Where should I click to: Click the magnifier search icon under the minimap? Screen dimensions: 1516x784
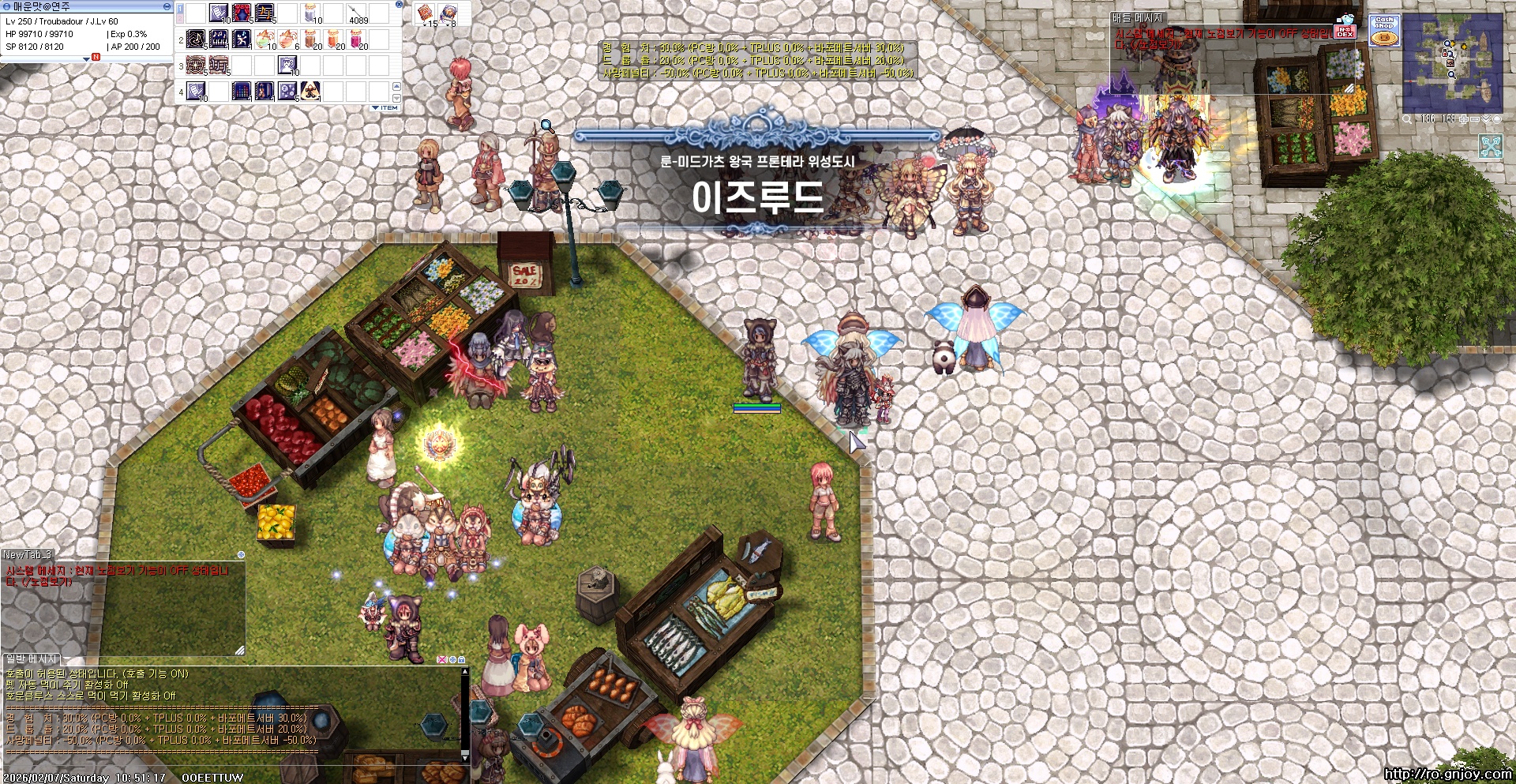[x=1407, y=119]
